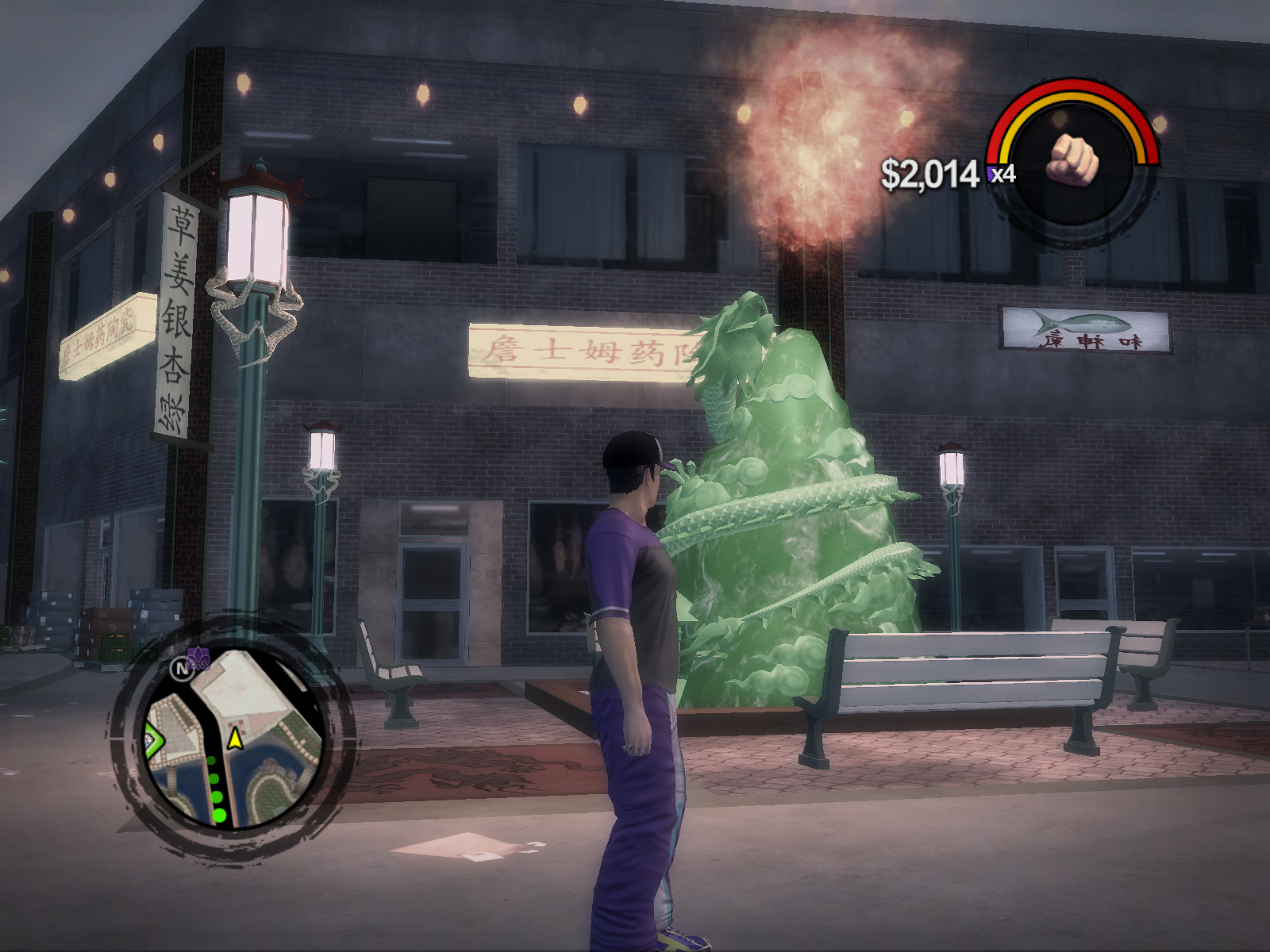Select the green chevron marker on minimap edge
The height and width of the screenshot is (952, 1270).
coord(152,739)
